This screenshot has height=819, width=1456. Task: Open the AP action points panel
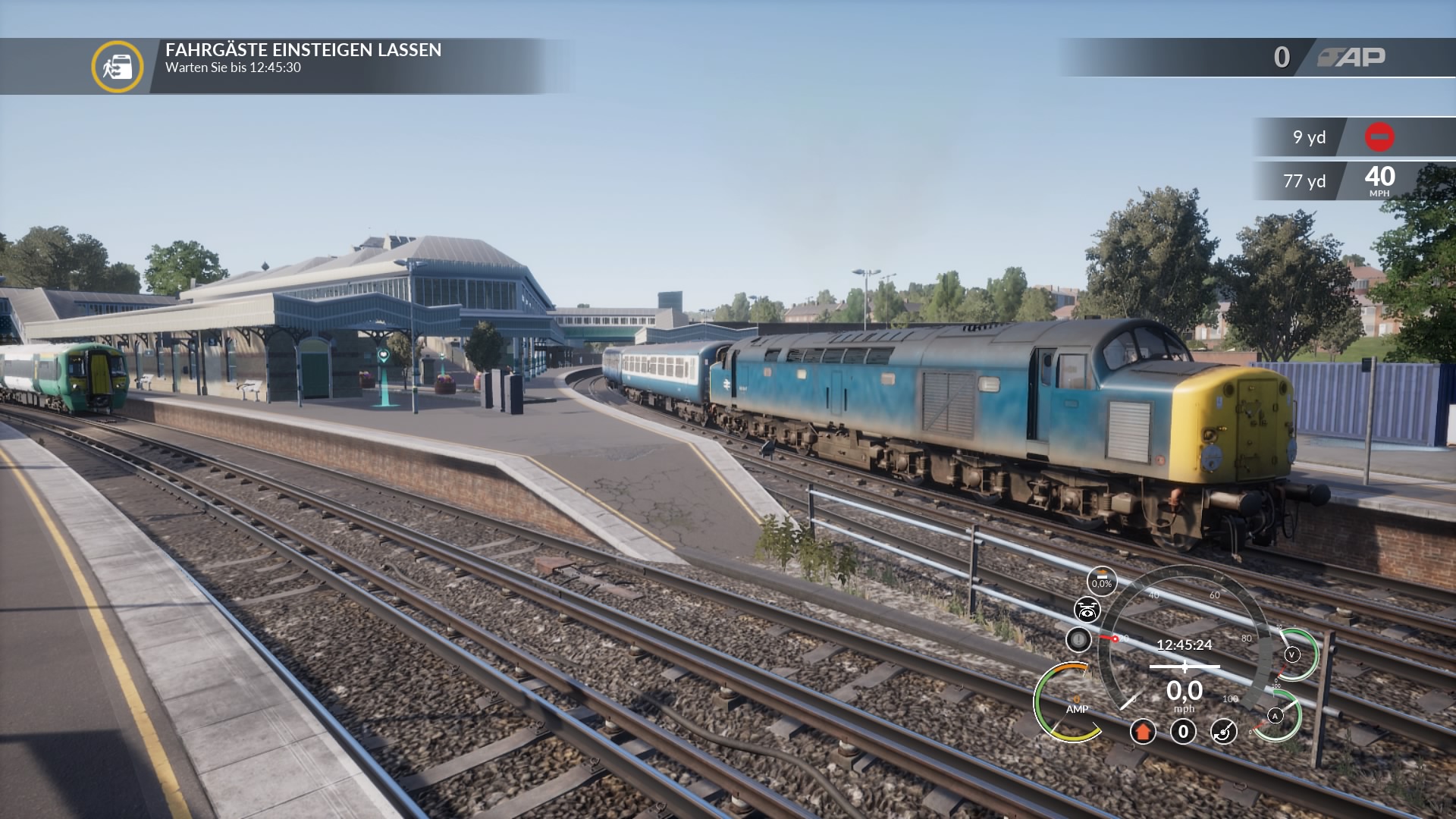click(x=1351, y=57)
